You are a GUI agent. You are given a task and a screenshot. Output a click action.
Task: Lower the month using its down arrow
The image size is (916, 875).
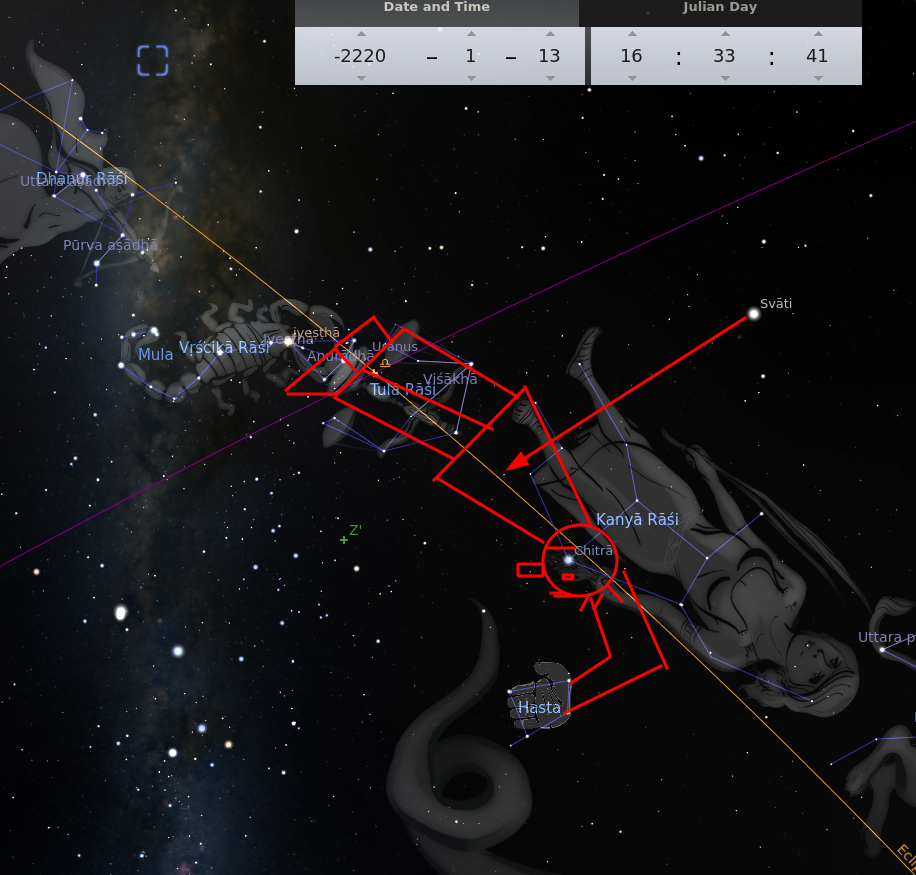pos(470,78)
